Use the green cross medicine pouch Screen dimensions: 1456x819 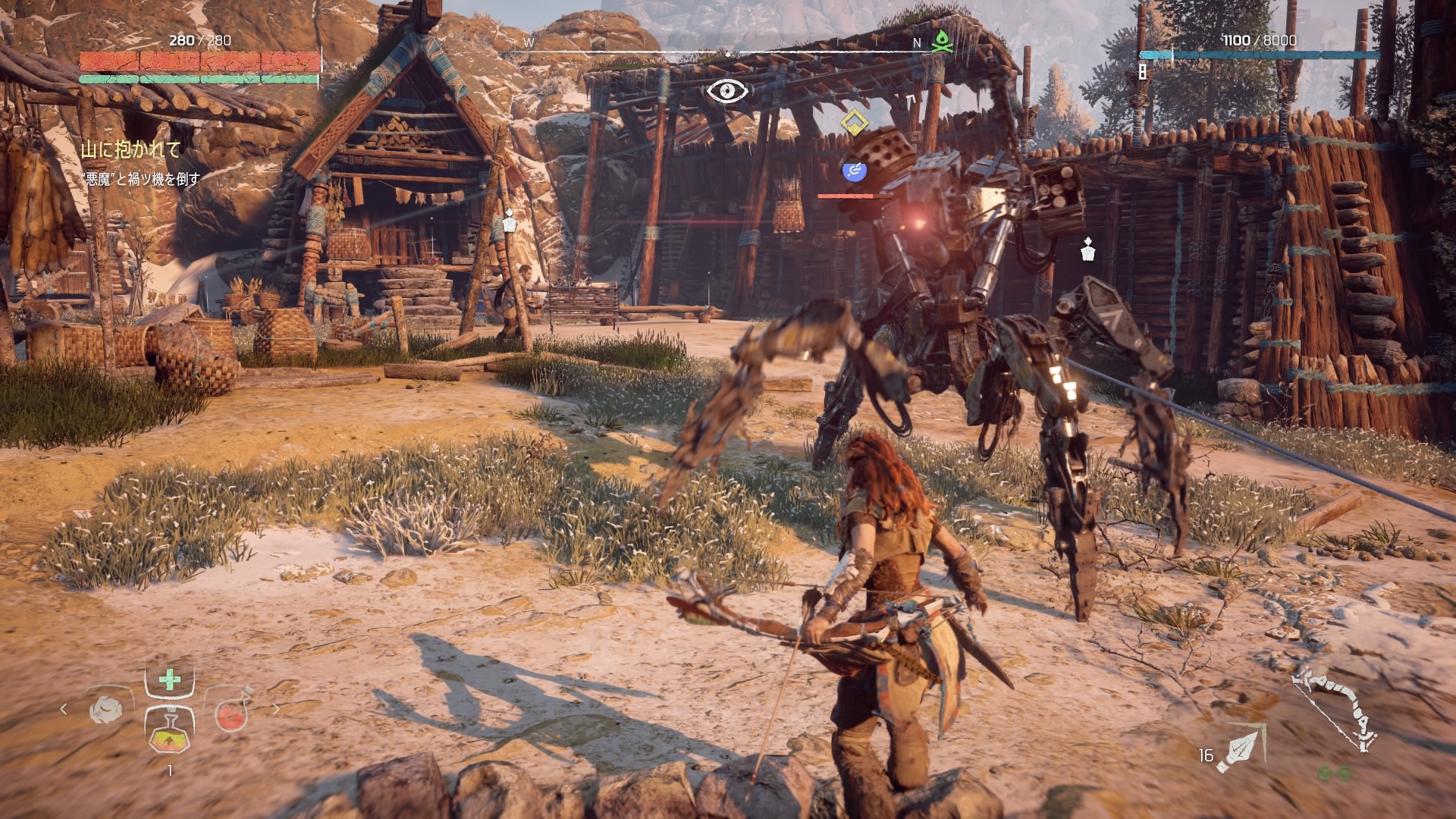(x=170, y=679)
